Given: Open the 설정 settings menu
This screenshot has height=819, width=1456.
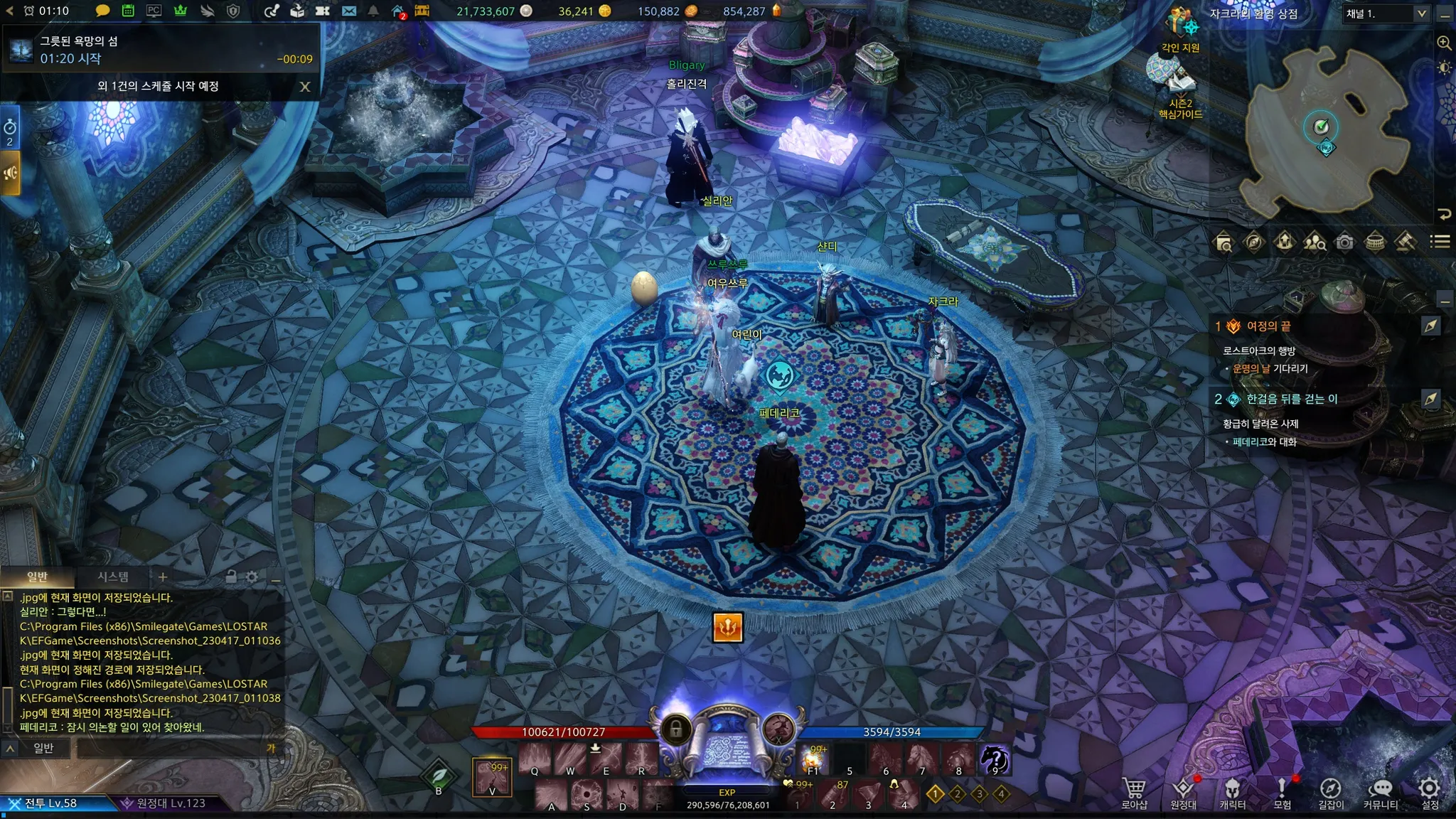Looking at the screenshot, I should [x=1429, y=792].
